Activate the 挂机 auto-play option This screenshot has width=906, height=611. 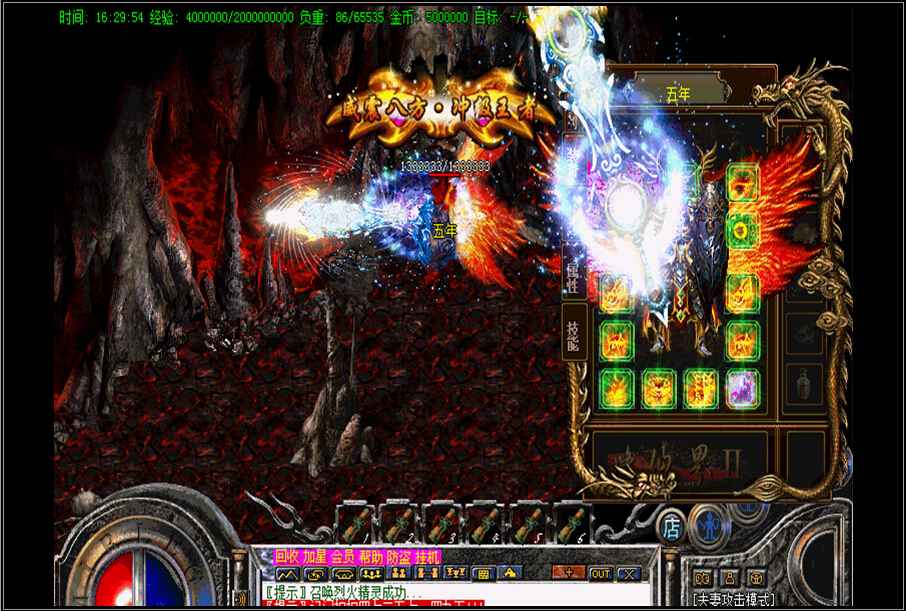coord(427,556)
